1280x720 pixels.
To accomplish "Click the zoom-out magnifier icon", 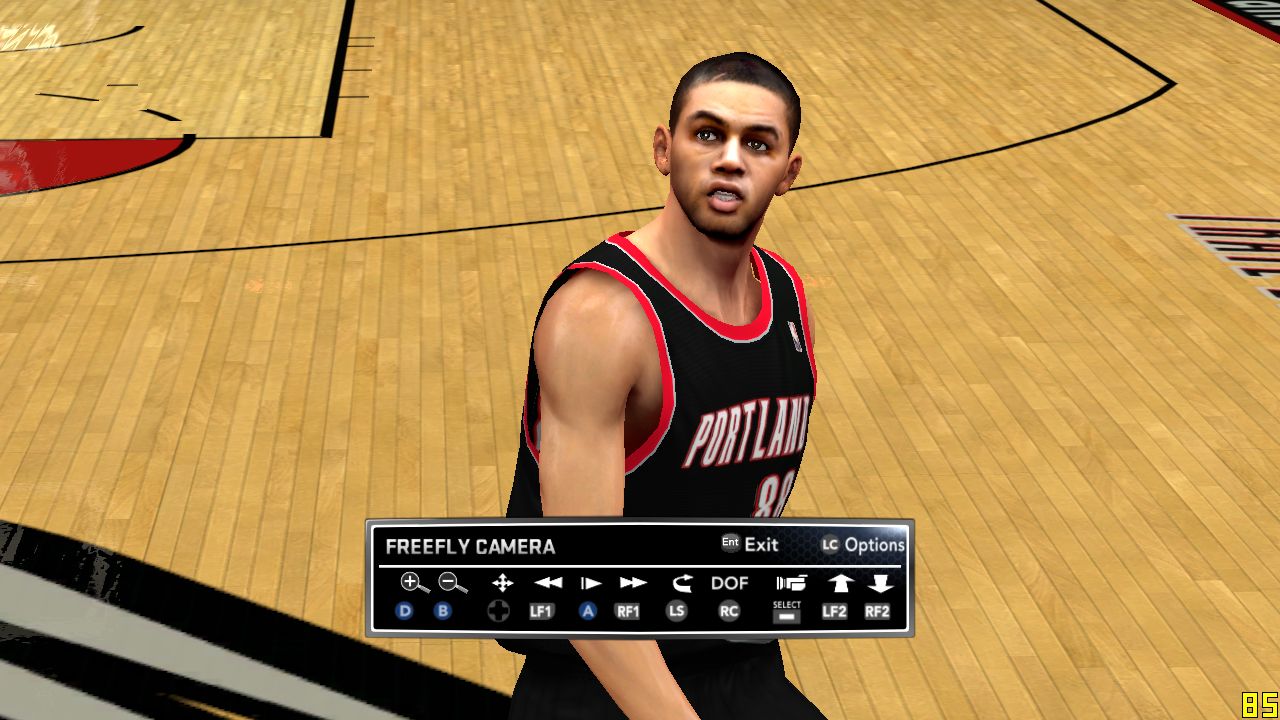I will 452,583.
